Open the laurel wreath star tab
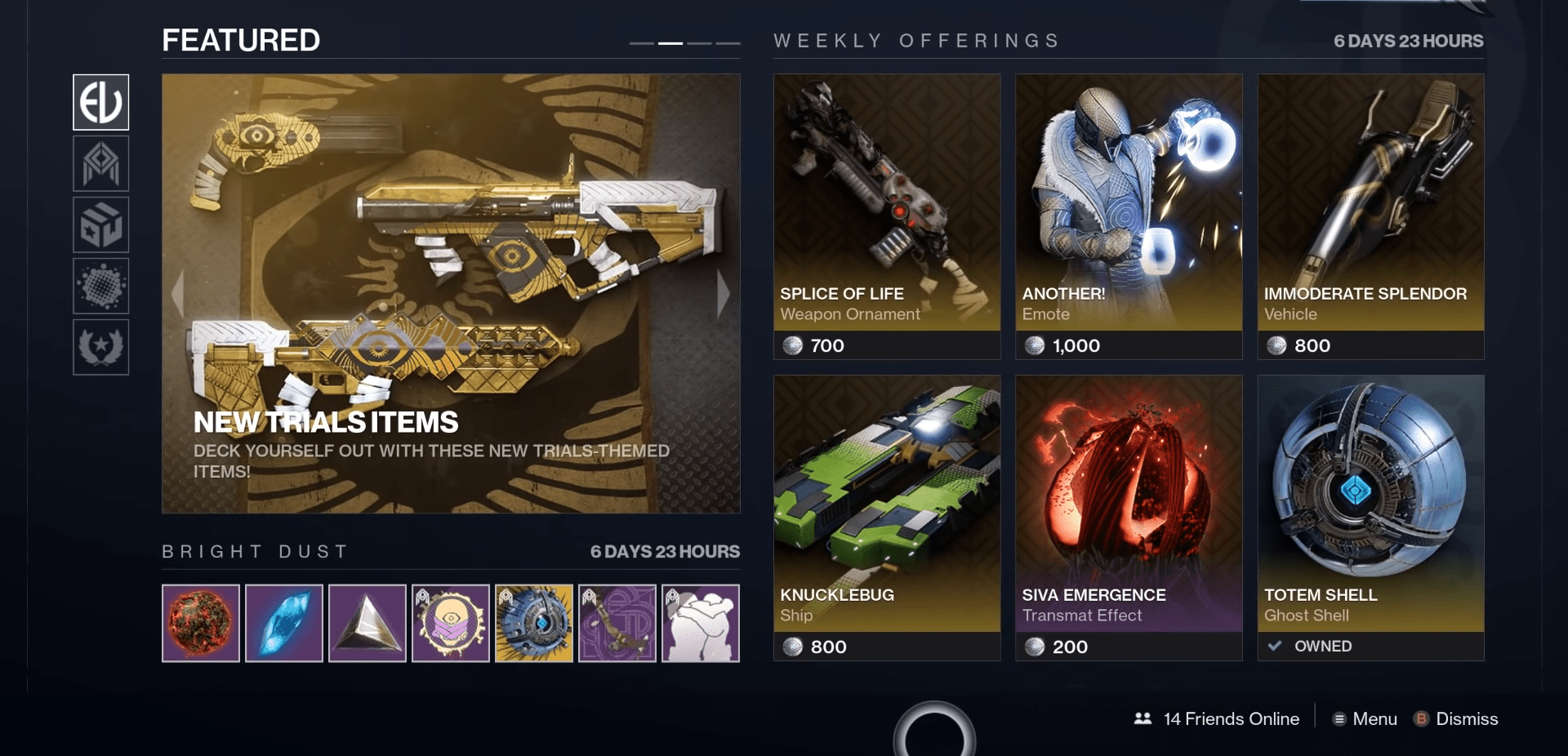The width and height of the screenshot is (1568, 756). [100, 347]
